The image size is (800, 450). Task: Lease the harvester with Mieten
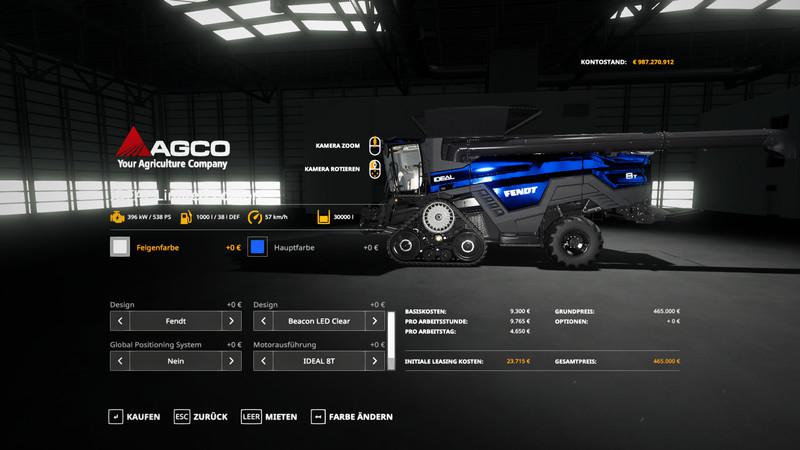269,416
